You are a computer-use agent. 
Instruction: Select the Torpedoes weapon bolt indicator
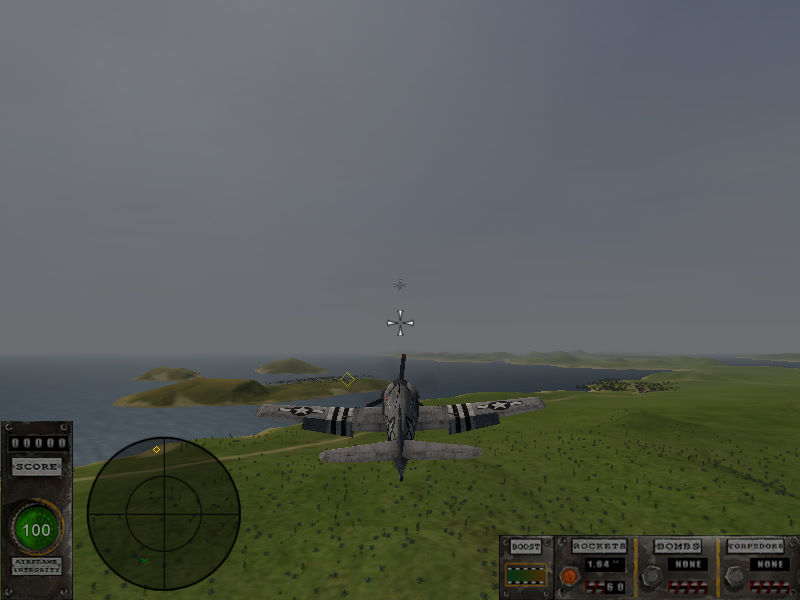pyautogui.click(x=735, y=576)
